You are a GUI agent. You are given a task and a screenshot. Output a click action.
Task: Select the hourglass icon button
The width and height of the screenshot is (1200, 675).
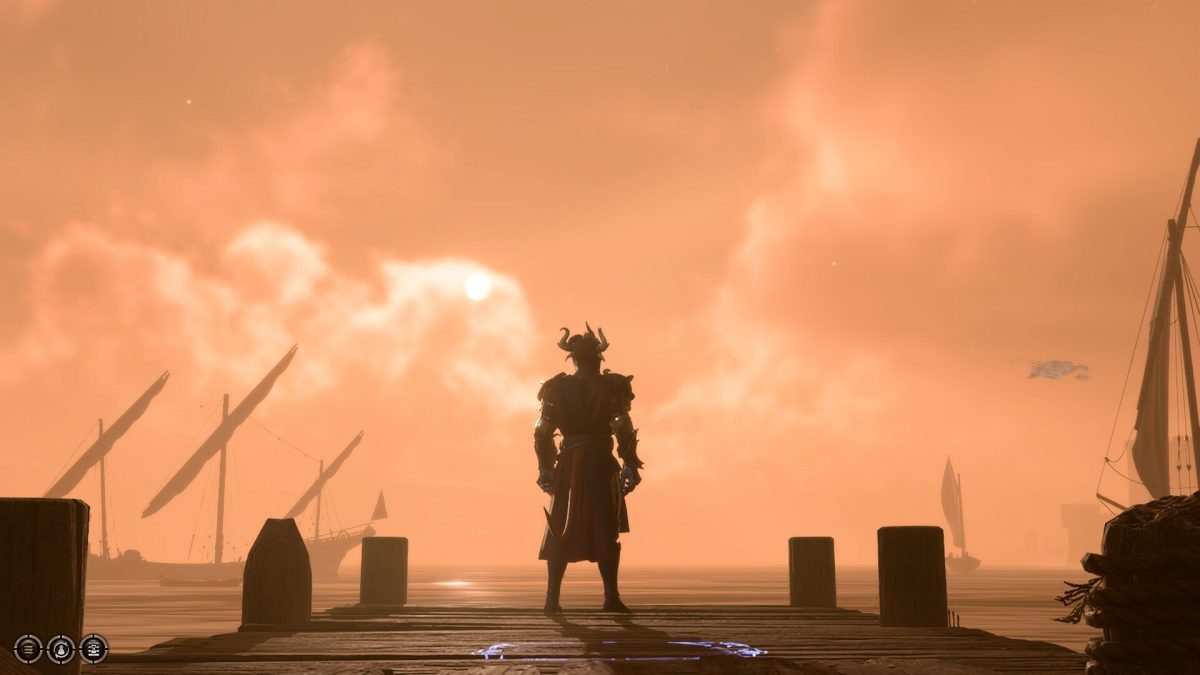click(x=93, y=649)
